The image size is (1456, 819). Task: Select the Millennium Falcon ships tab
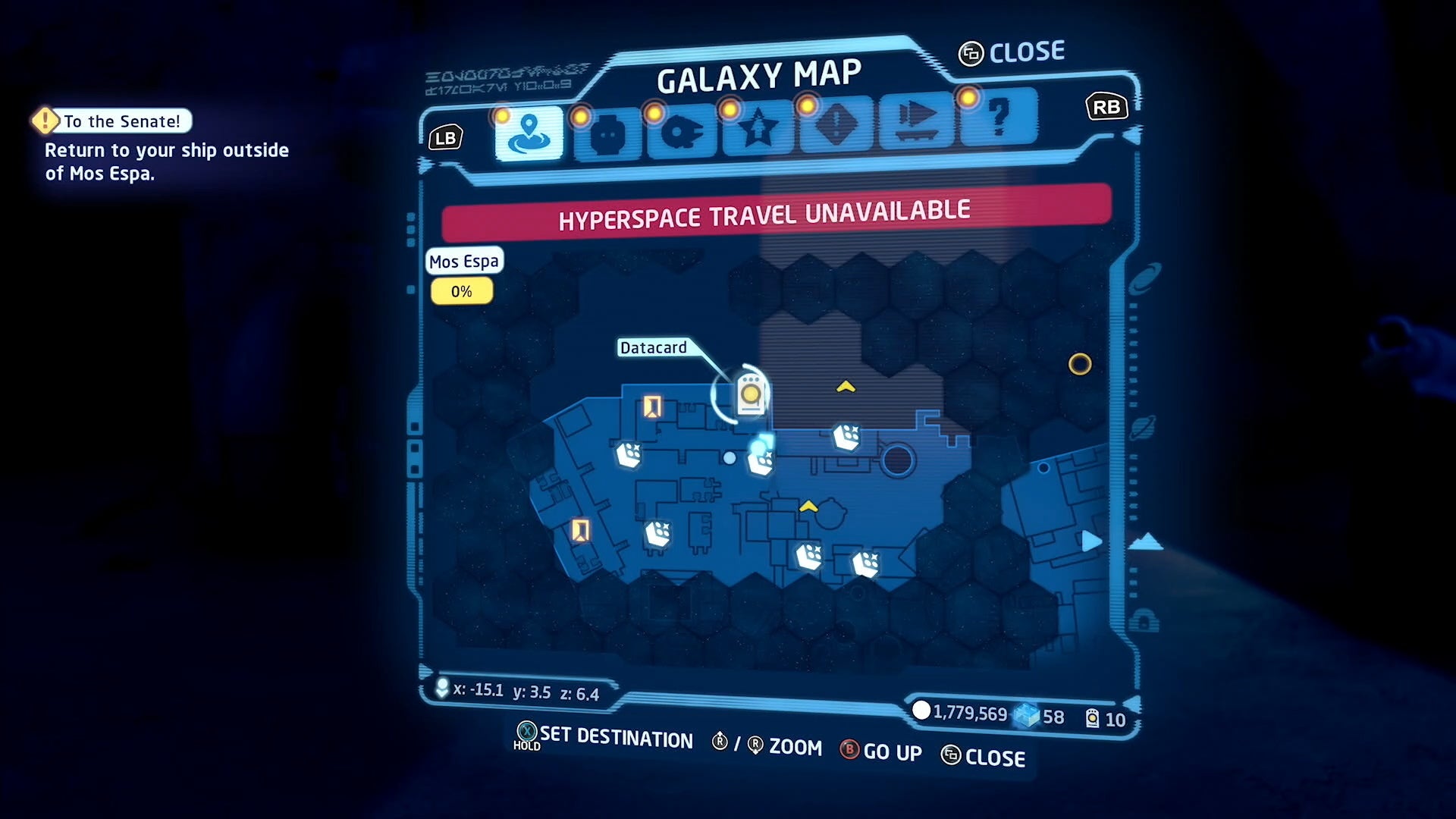[682, 127]
